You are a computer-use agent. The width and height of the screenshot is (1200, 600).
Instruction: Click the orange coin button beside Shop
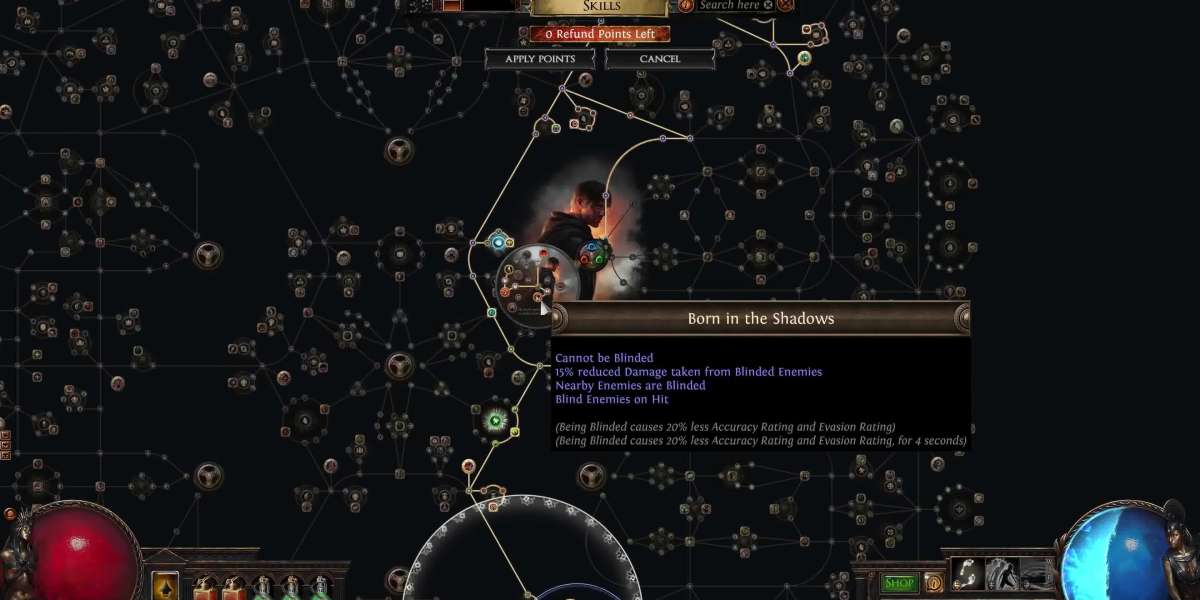[933, 583]
